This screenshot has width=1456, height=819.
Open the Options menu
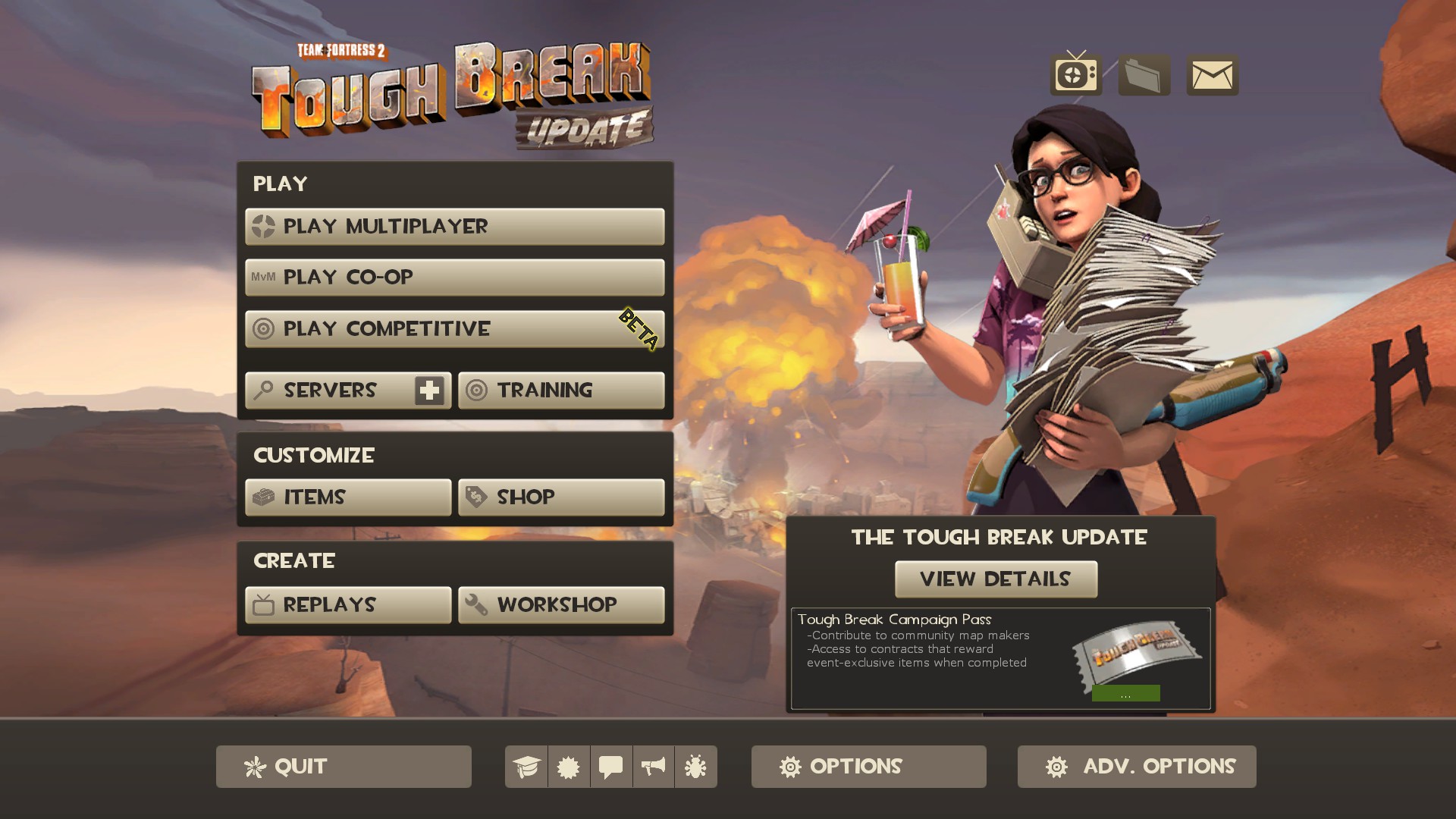click(x=868, y=767)
